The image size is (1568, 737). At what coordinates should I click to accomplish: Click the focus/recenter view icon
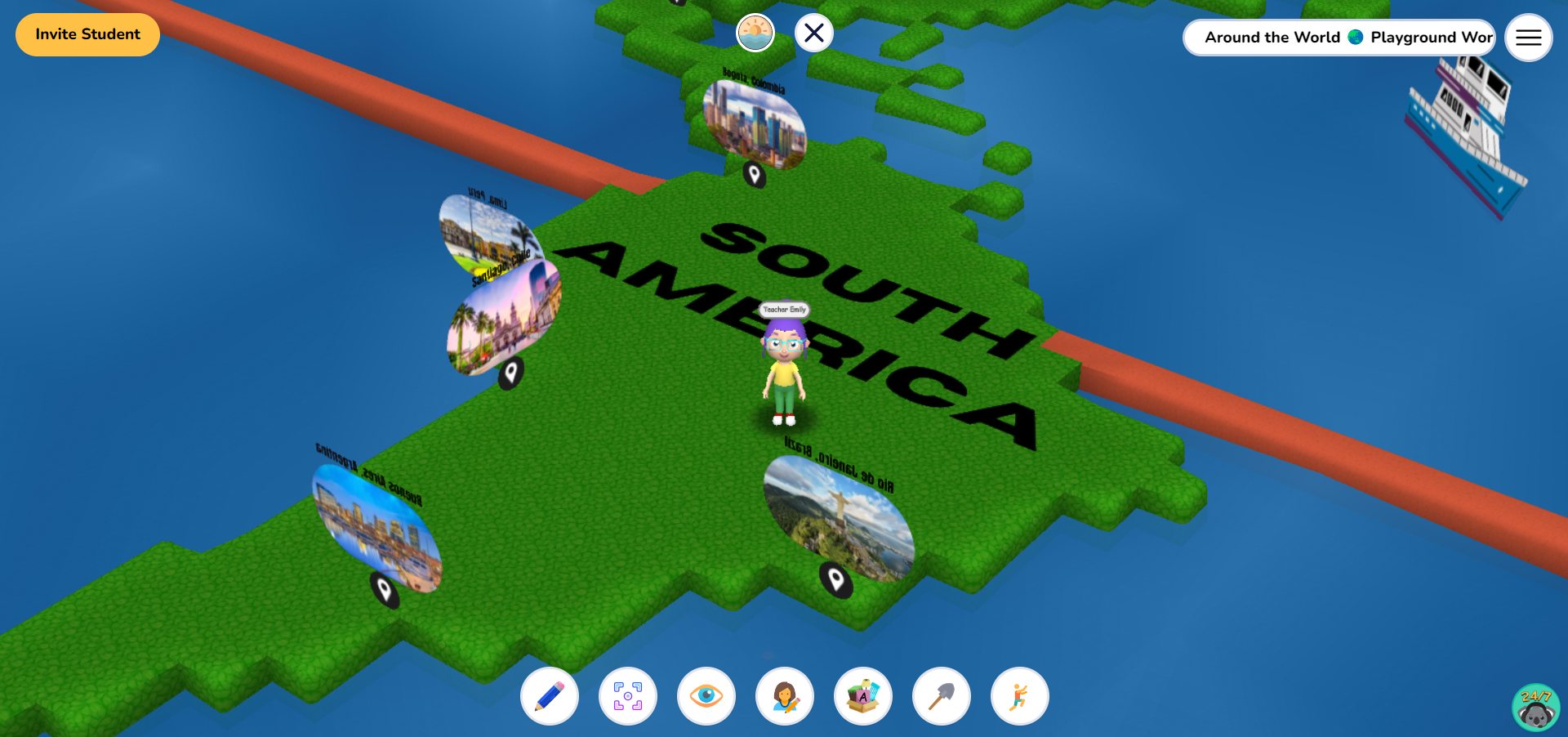627,695
